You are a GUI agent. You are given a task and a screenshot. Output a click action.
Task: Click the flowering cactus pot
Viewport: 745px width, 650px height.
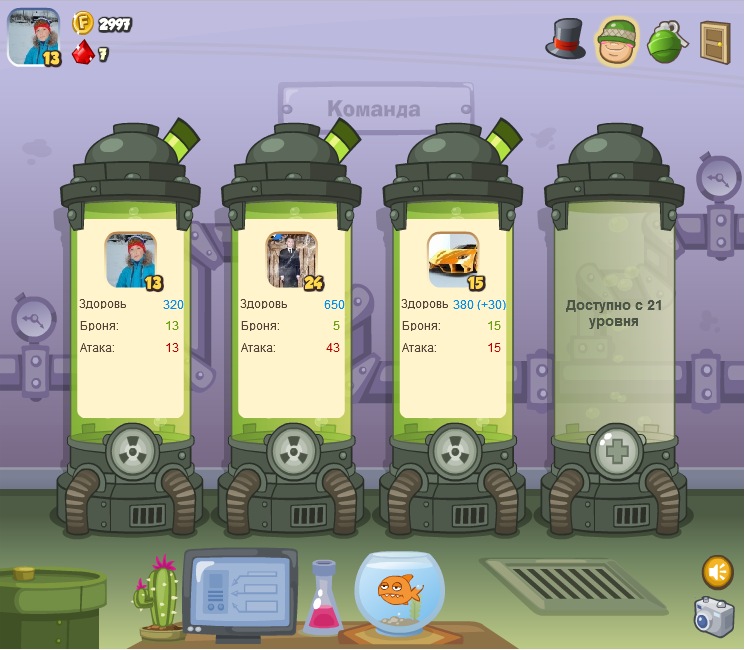point(158,598)
